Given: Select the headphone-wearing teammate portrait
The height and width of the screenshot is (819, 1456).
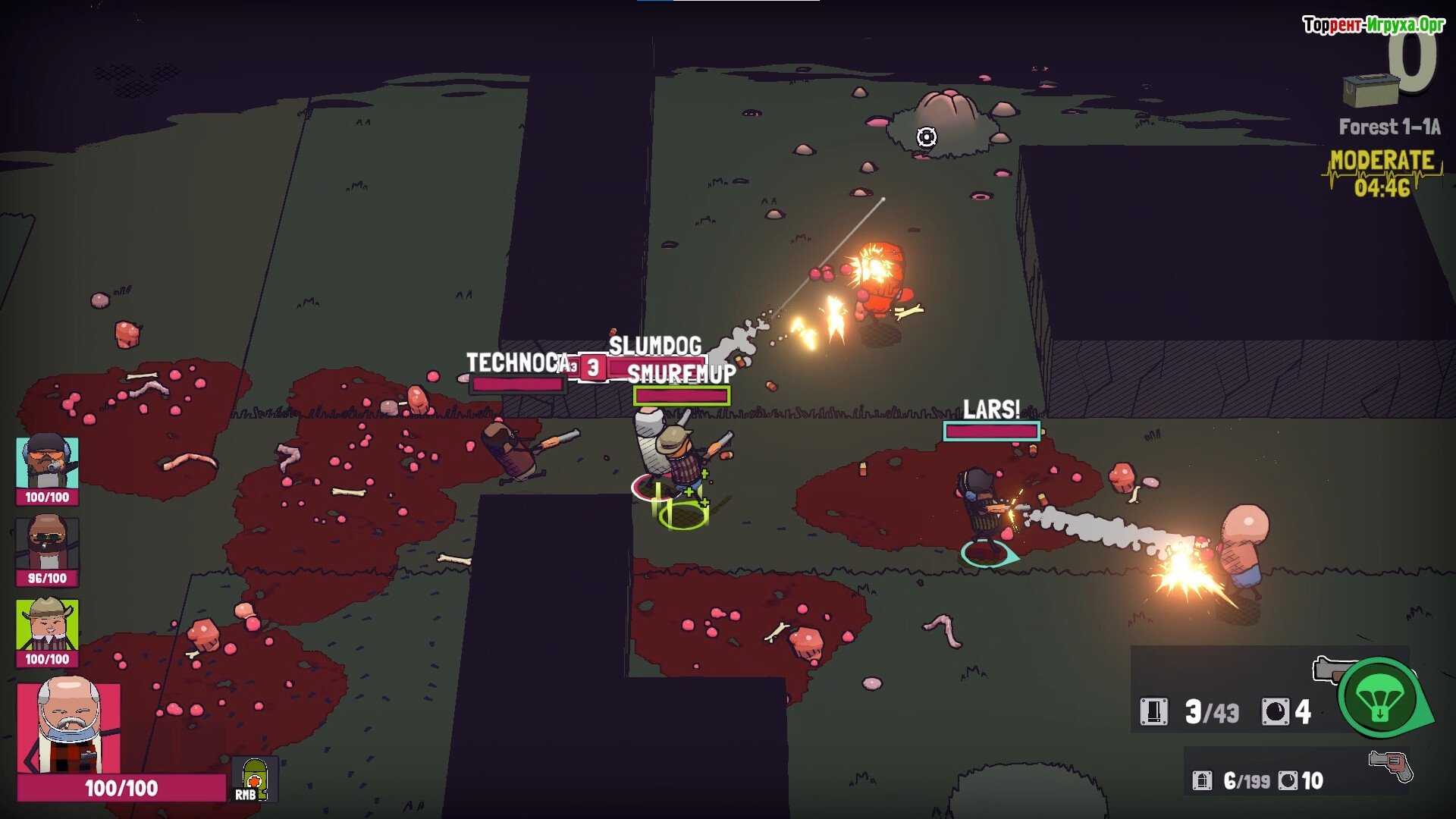Looking at the screenshot, I should [47, 463].
